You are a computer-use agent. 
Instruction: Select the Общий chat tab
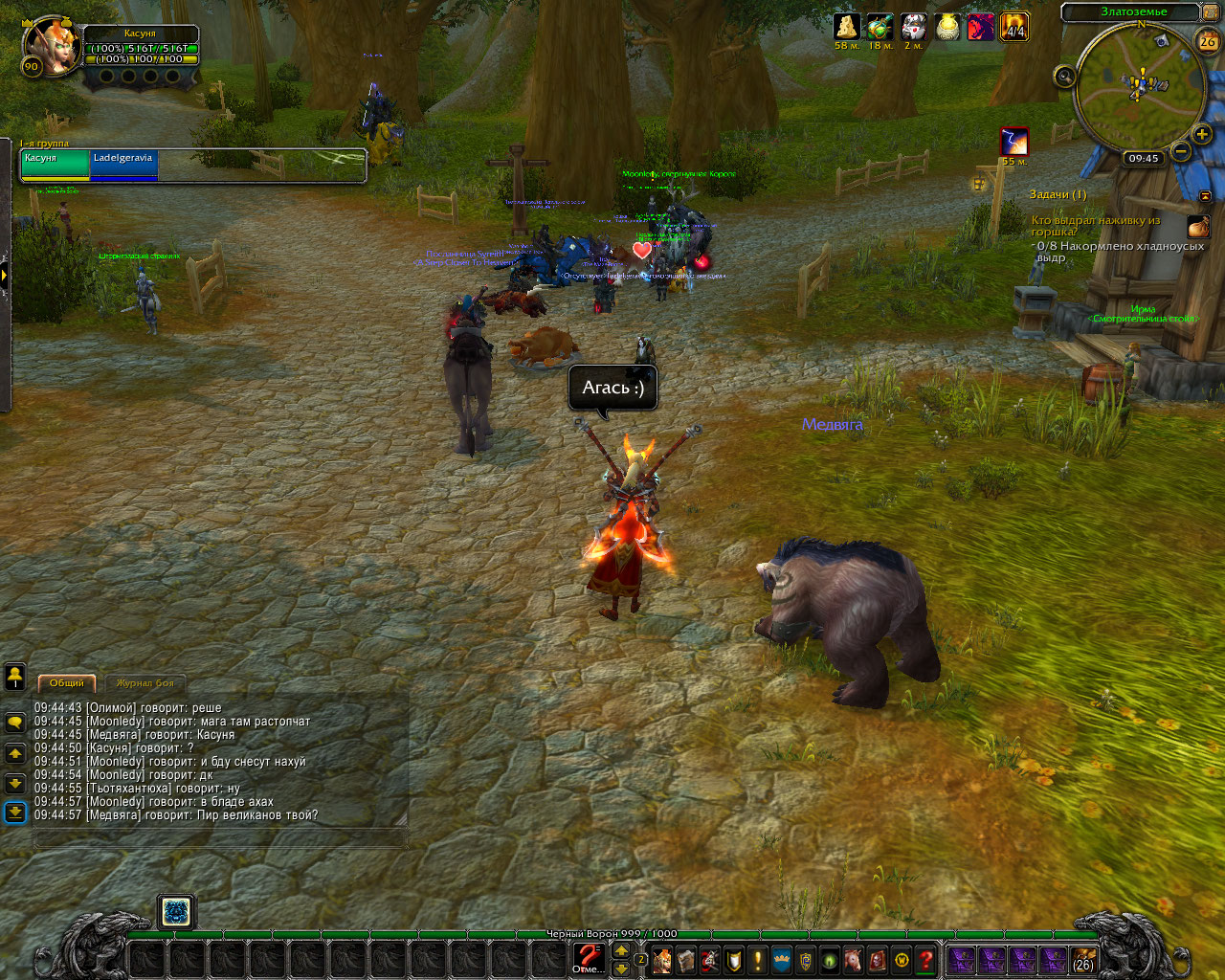tap(67, 683)
